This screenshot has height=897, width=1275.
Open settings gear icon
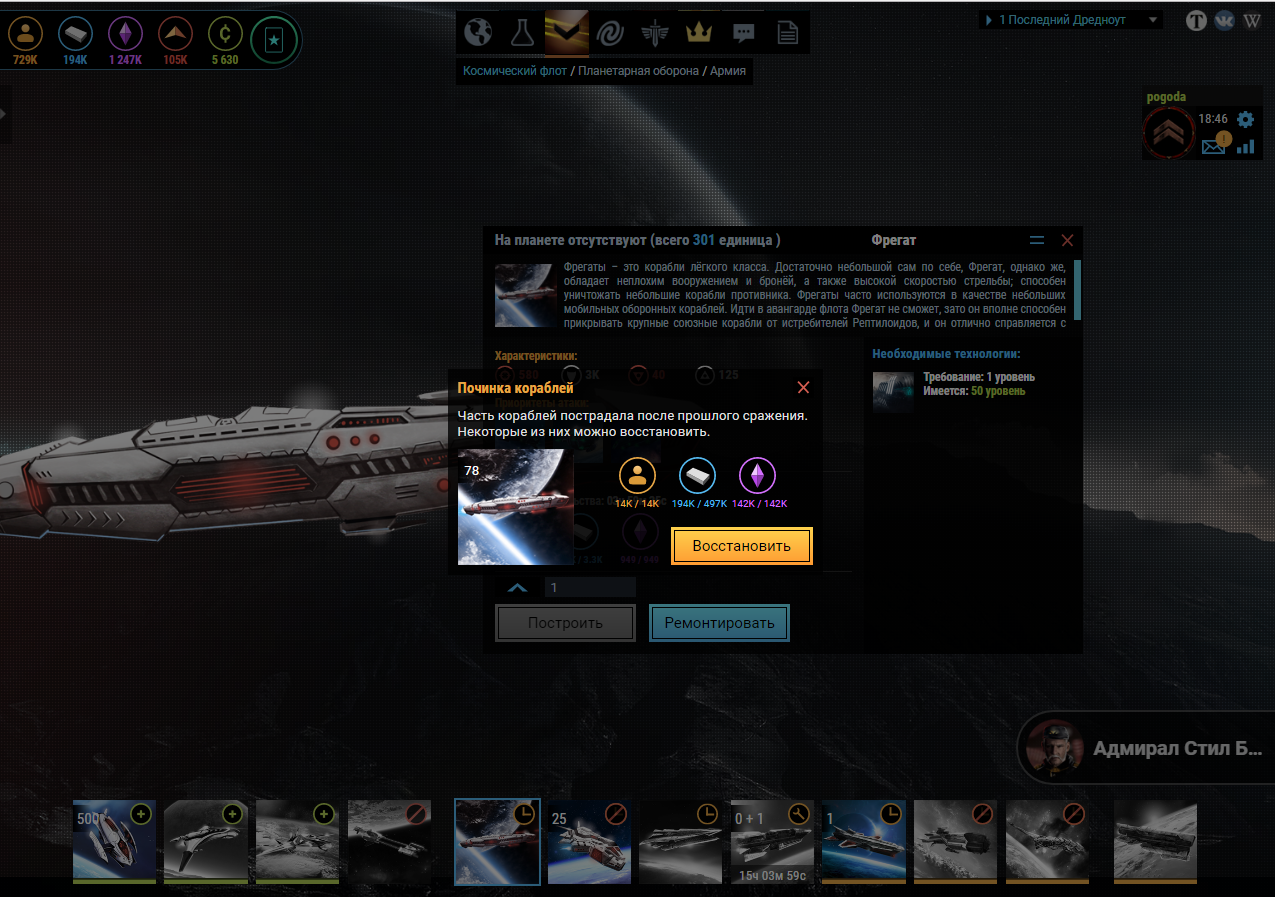[1245, 119]
